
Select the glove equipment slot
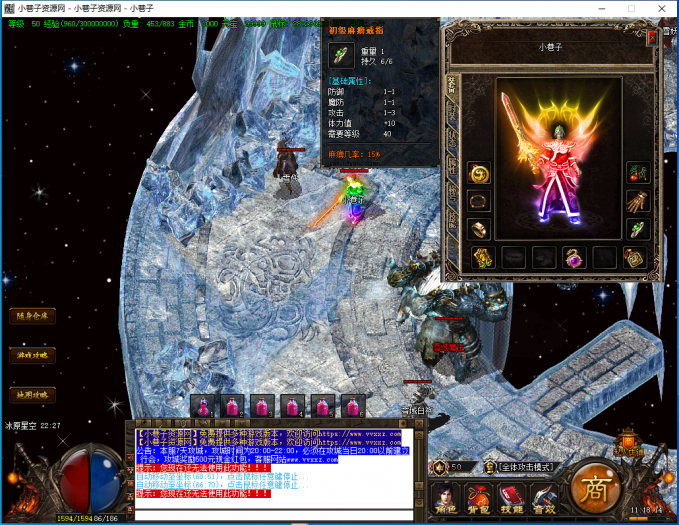637,201
